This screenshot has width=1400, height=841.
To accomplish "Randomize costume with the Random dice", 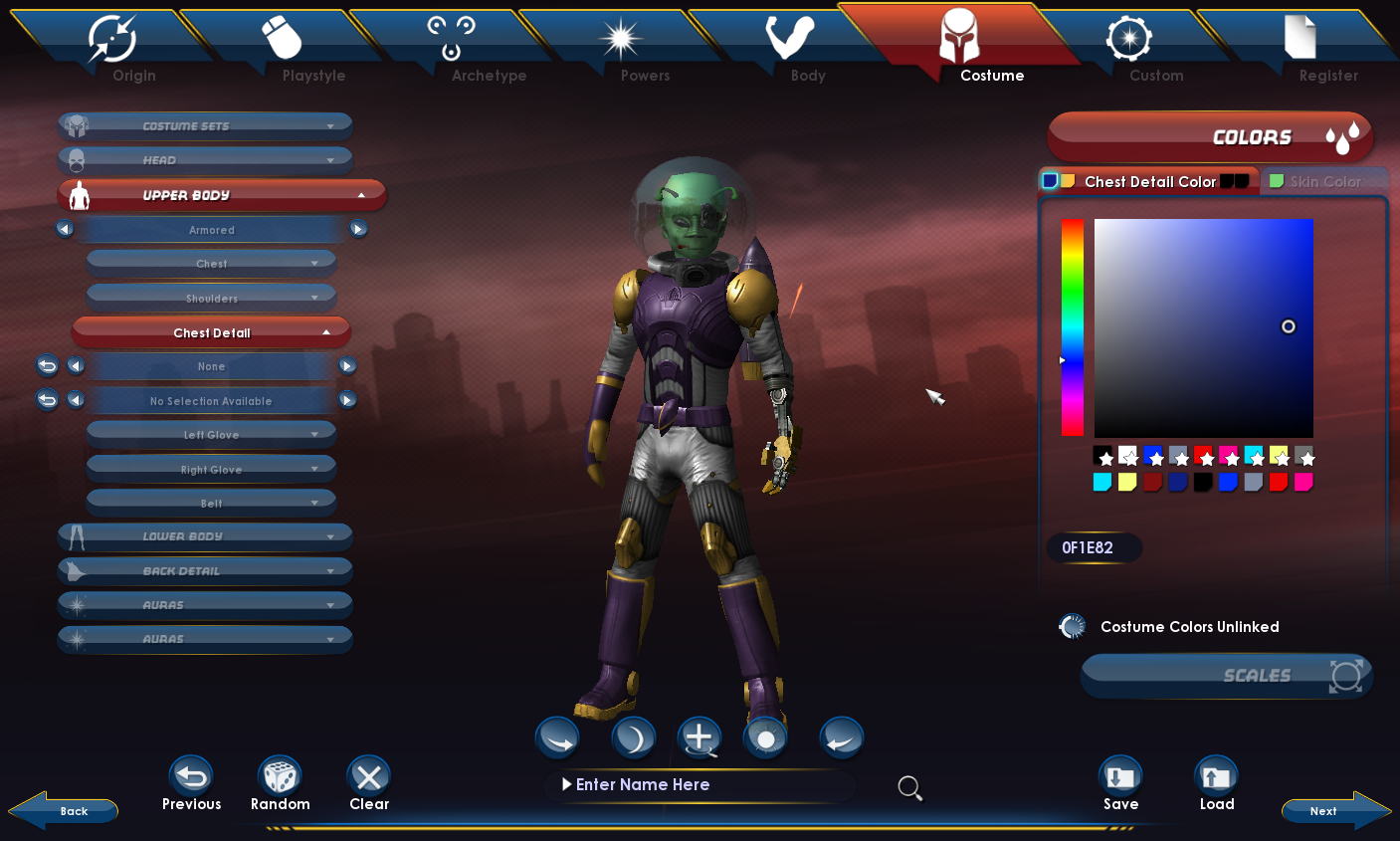I will click(x=280, y=784).
